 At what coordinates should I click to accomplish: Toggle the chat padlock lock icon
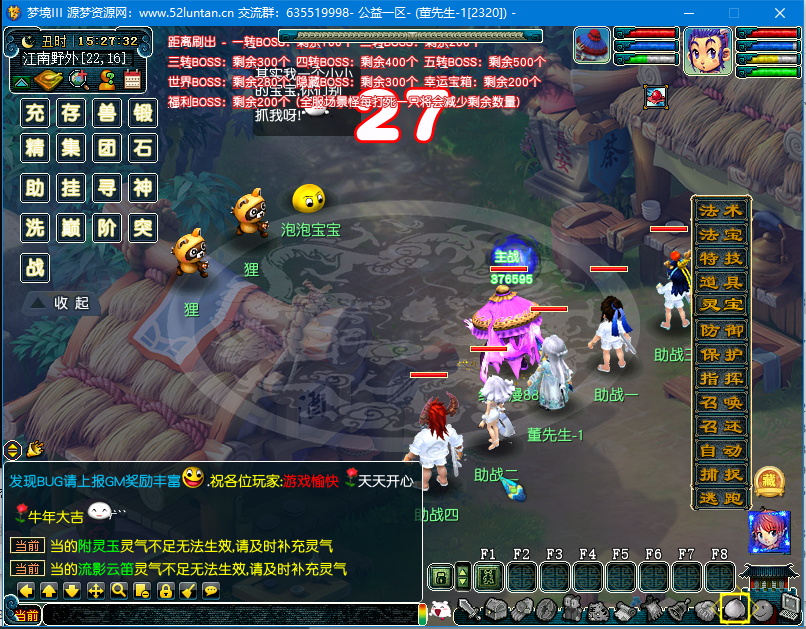click(x=164, y=591)
